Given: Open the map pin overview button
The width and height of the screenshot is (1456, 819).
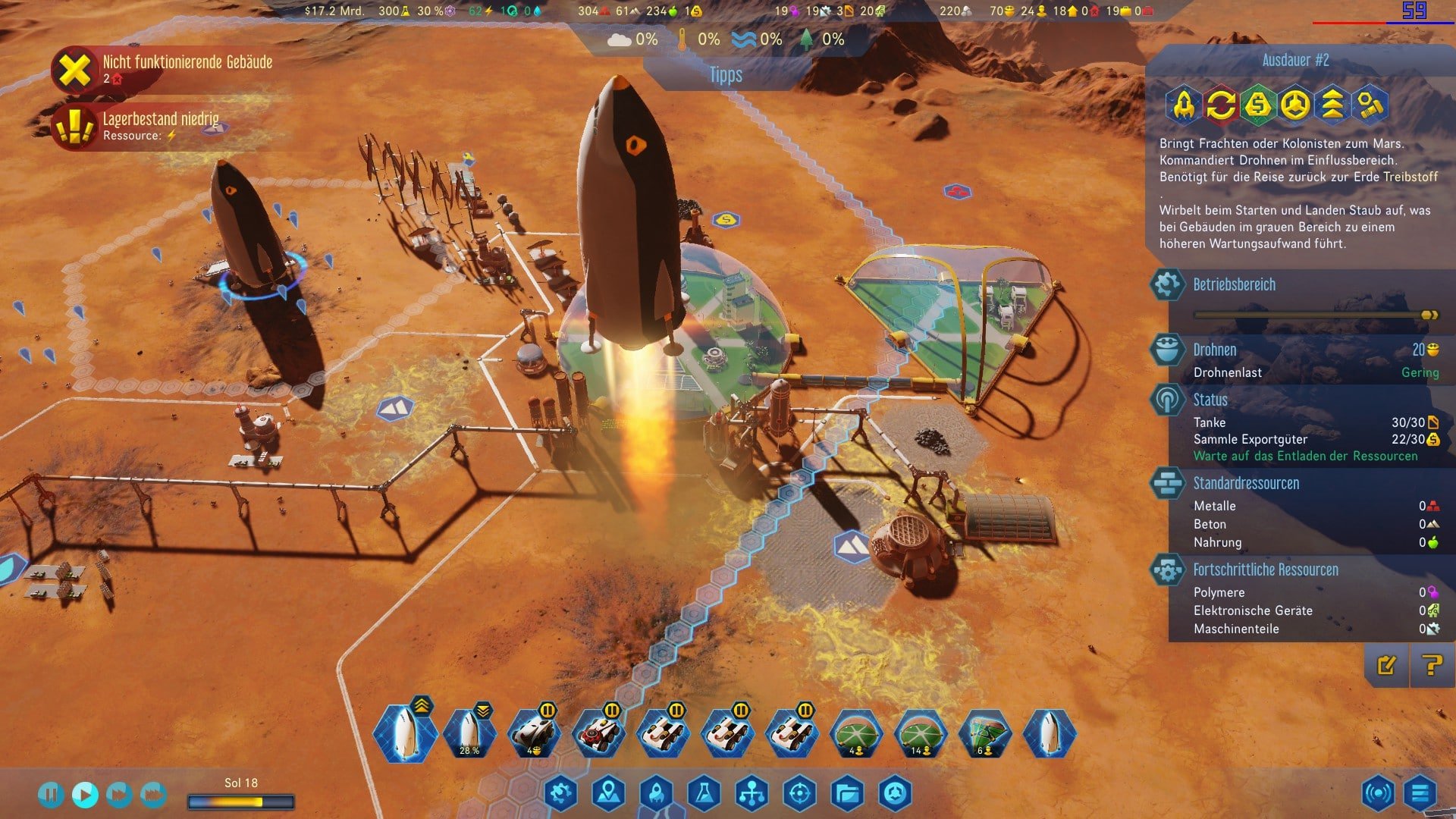Looking at the screenshot, I should coord(608,793).
